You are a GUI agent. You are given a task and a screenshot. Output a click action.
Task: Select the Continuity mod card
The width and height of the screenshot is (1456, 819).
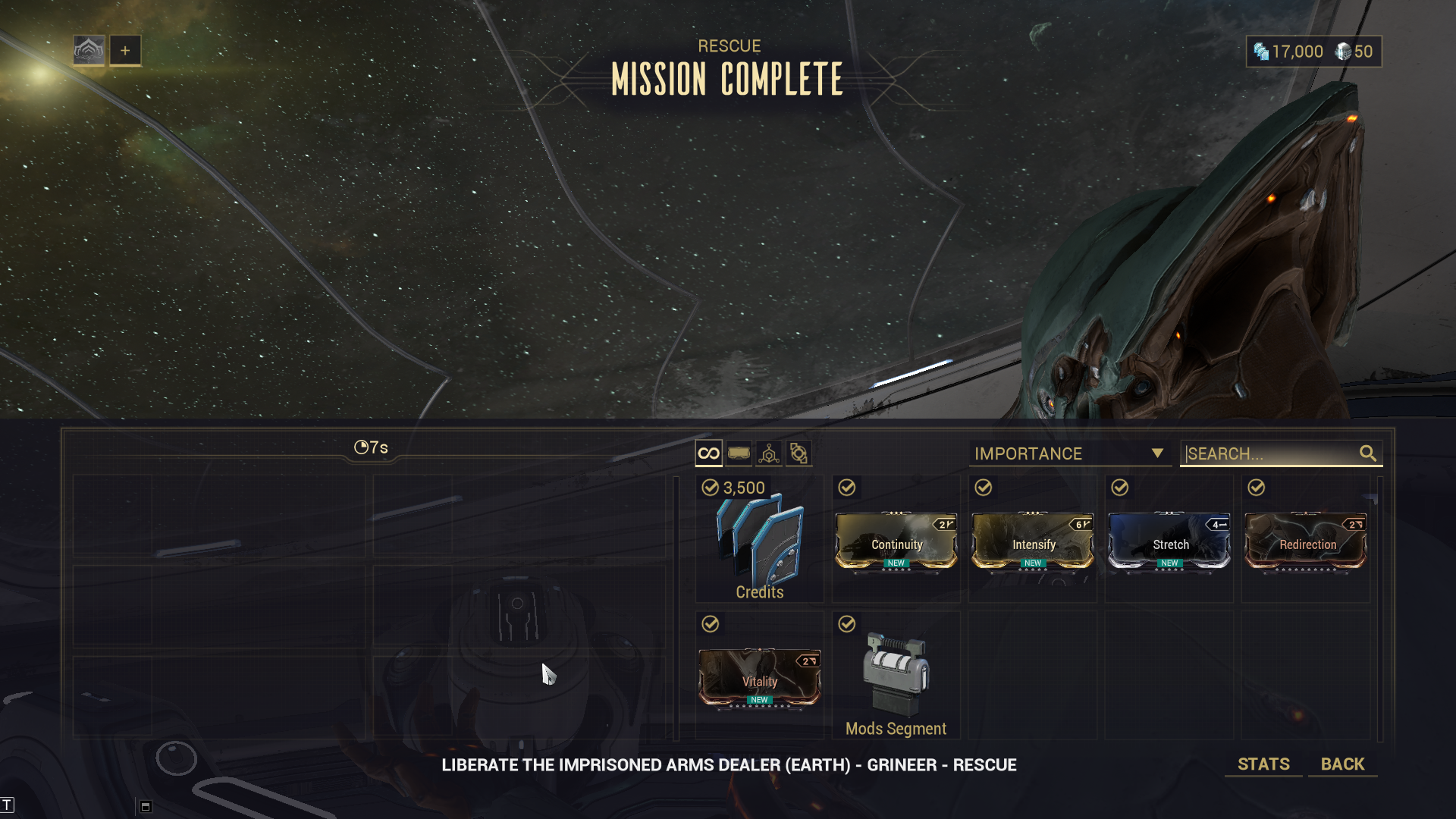[x=896, y=541]
